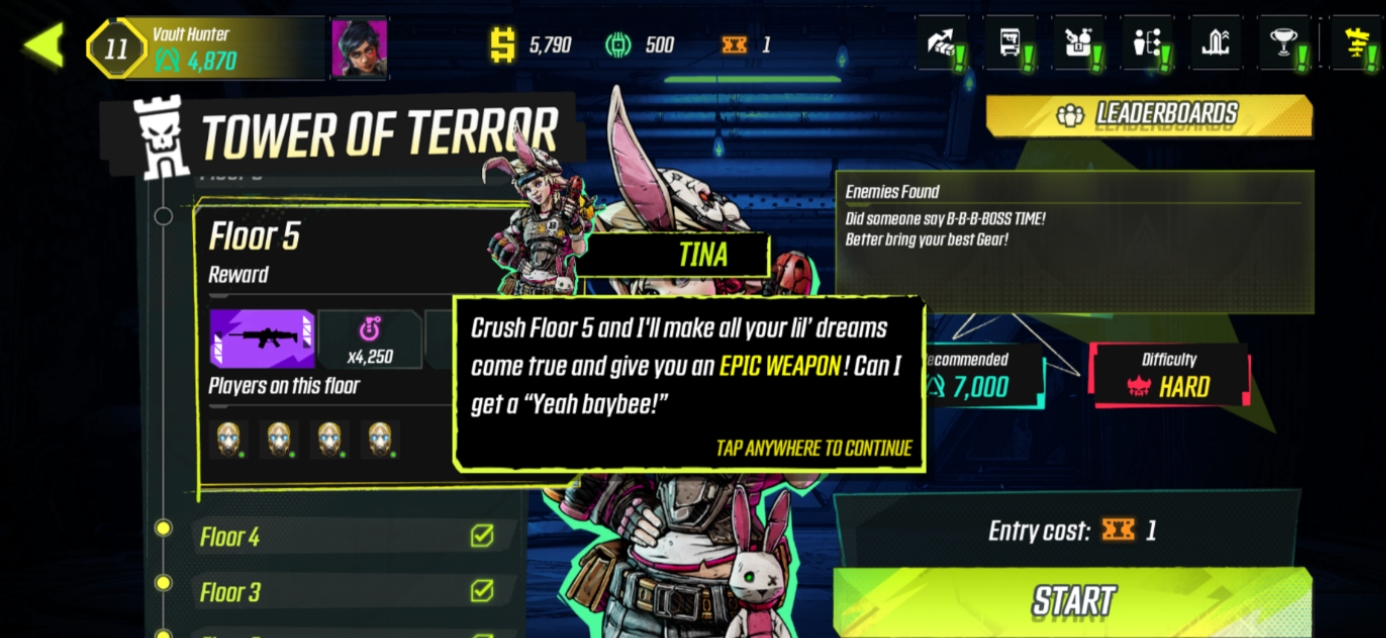Open the trophy achievements icon
Image resolution: width=1386 pixels, height=638 pixels.
click(1284, 44)
